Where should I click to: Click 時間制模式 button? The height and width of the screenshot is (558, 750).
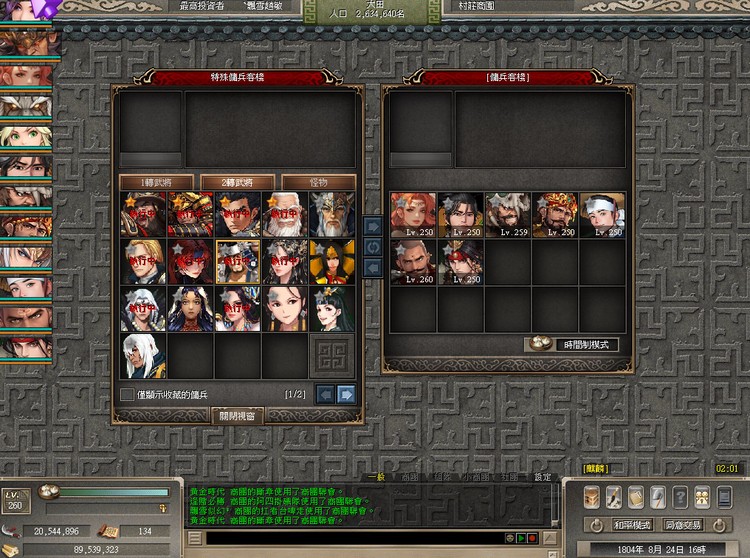pyautogui.click(x=573, y=344)
